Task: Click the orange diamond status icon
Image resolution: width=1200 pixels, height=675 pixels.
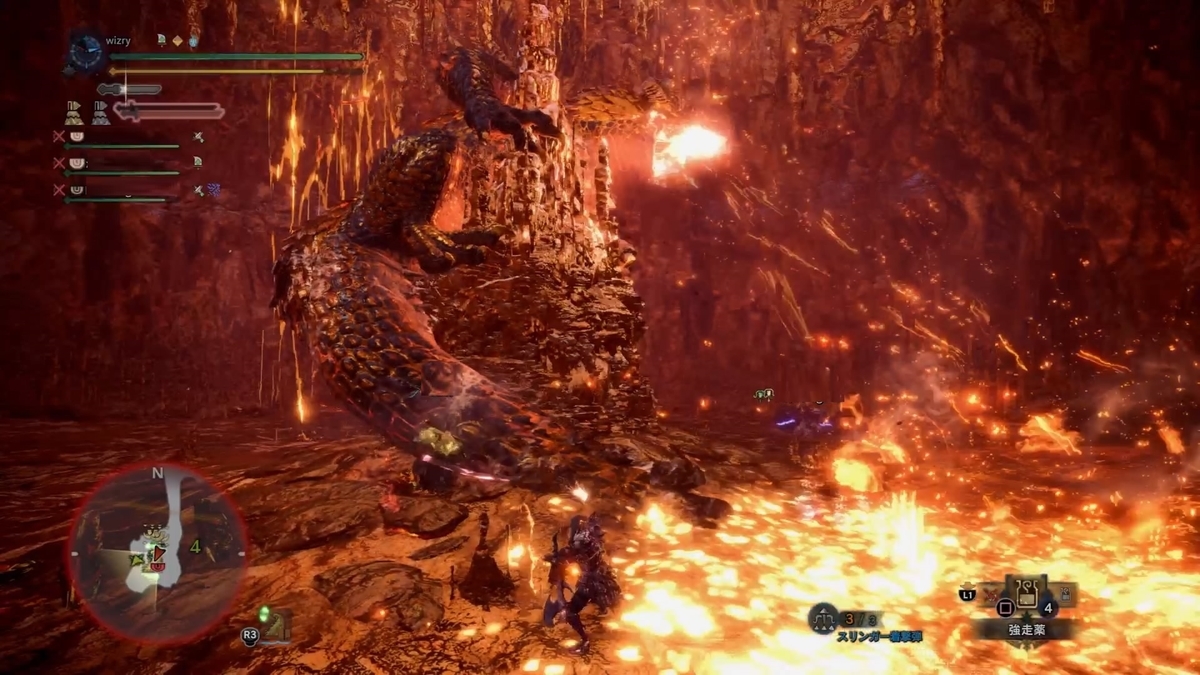Action: coord(177,41)
